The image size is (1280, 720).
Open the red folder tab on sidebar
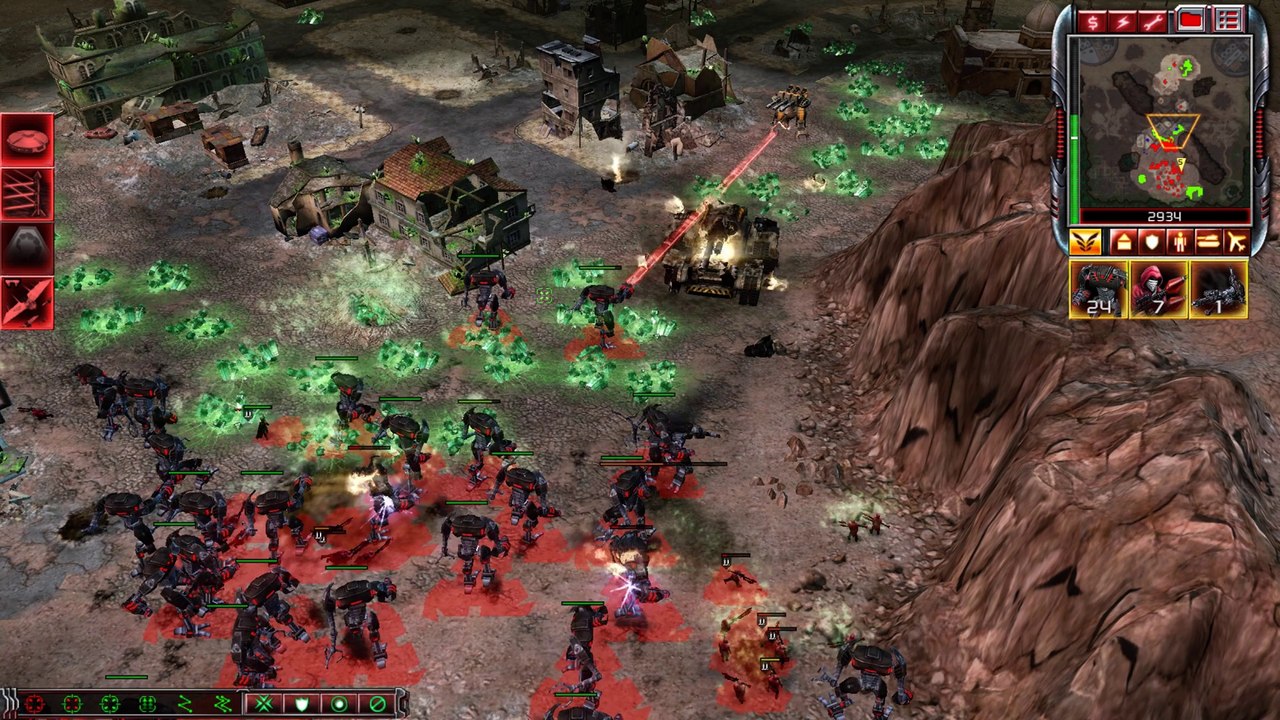[x=1190, y=20]
